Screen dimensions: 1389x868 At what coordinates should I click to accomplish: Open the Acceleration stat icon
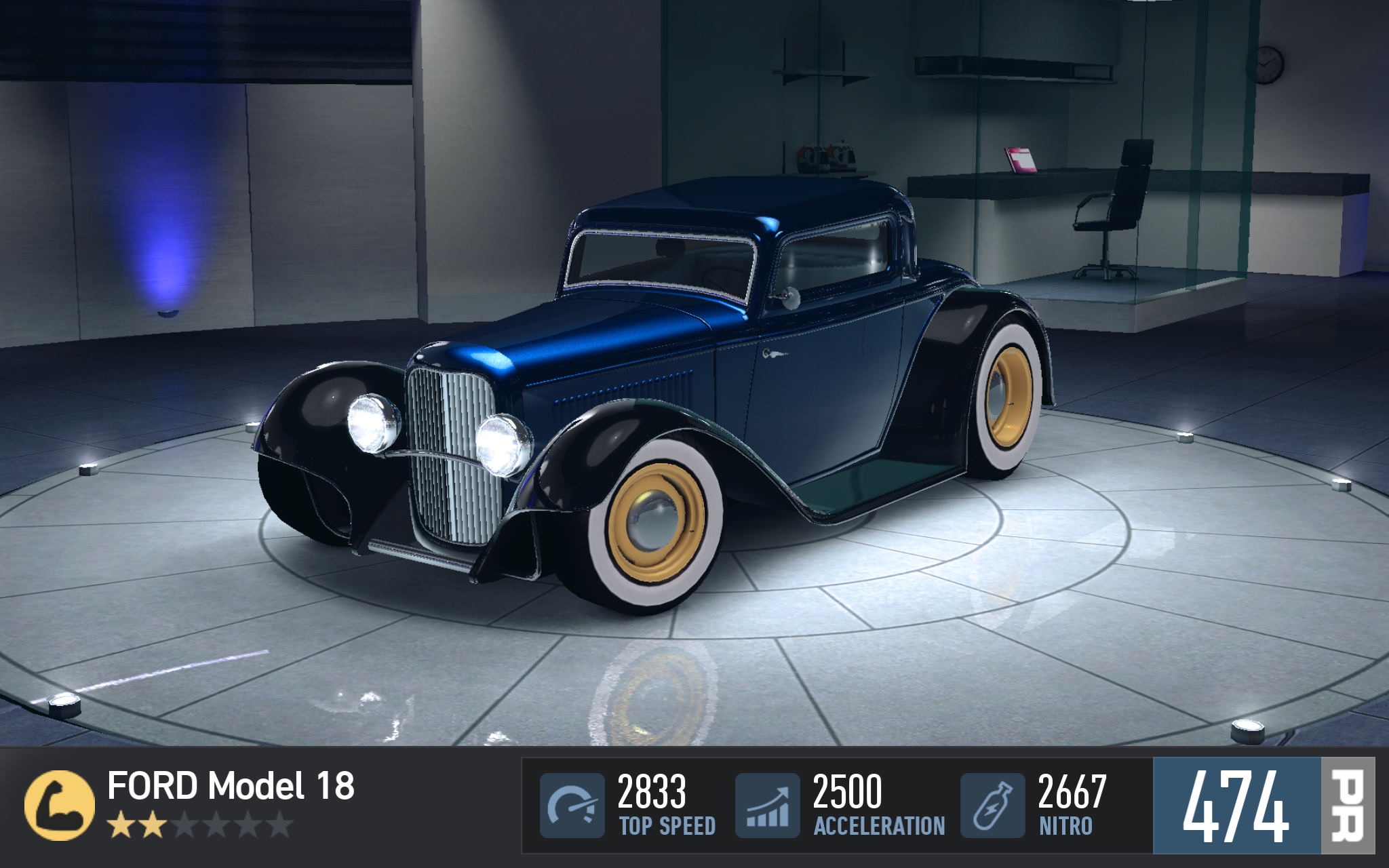pyautogui.click(x=768, y=805)
